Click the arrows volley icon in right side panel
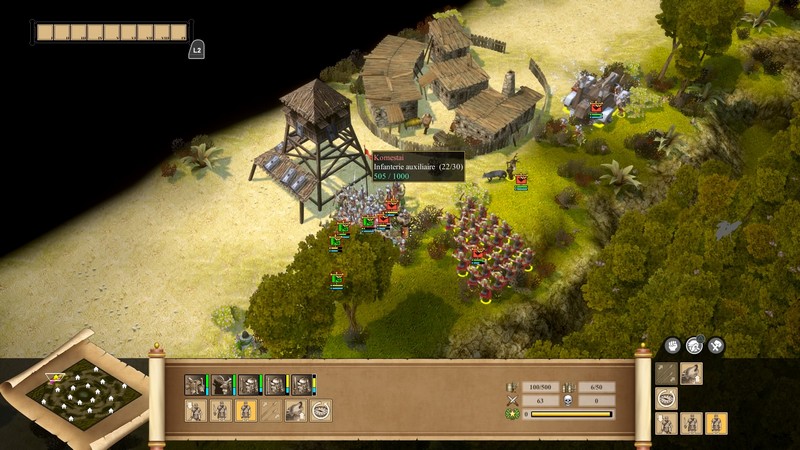Screen dimensions: 800x450 click(x=666, y=373)
